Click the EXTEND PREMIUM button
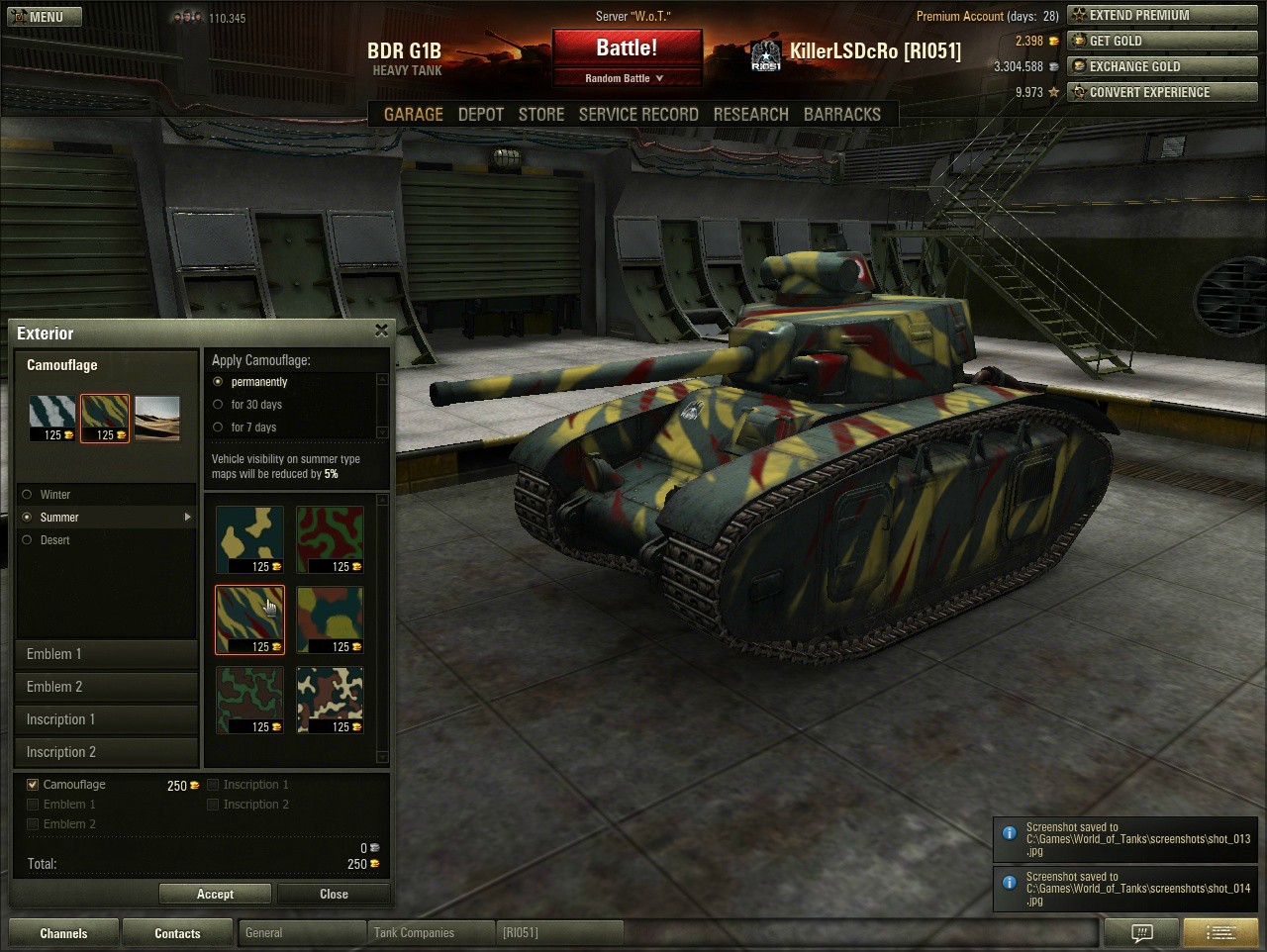This screenshot has height=952, width=1267. 1162,15
